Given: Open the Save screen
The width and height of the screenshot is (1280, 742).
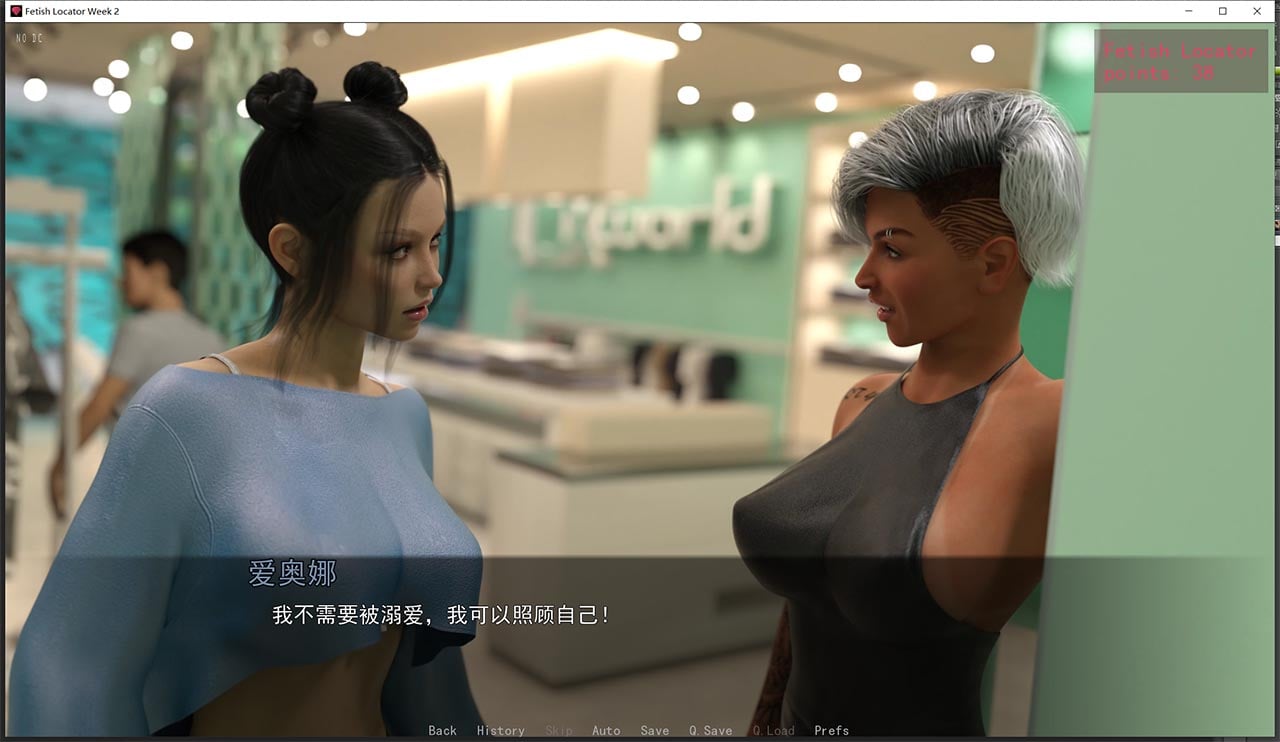Looking at the screenshot, I should 655,730.
